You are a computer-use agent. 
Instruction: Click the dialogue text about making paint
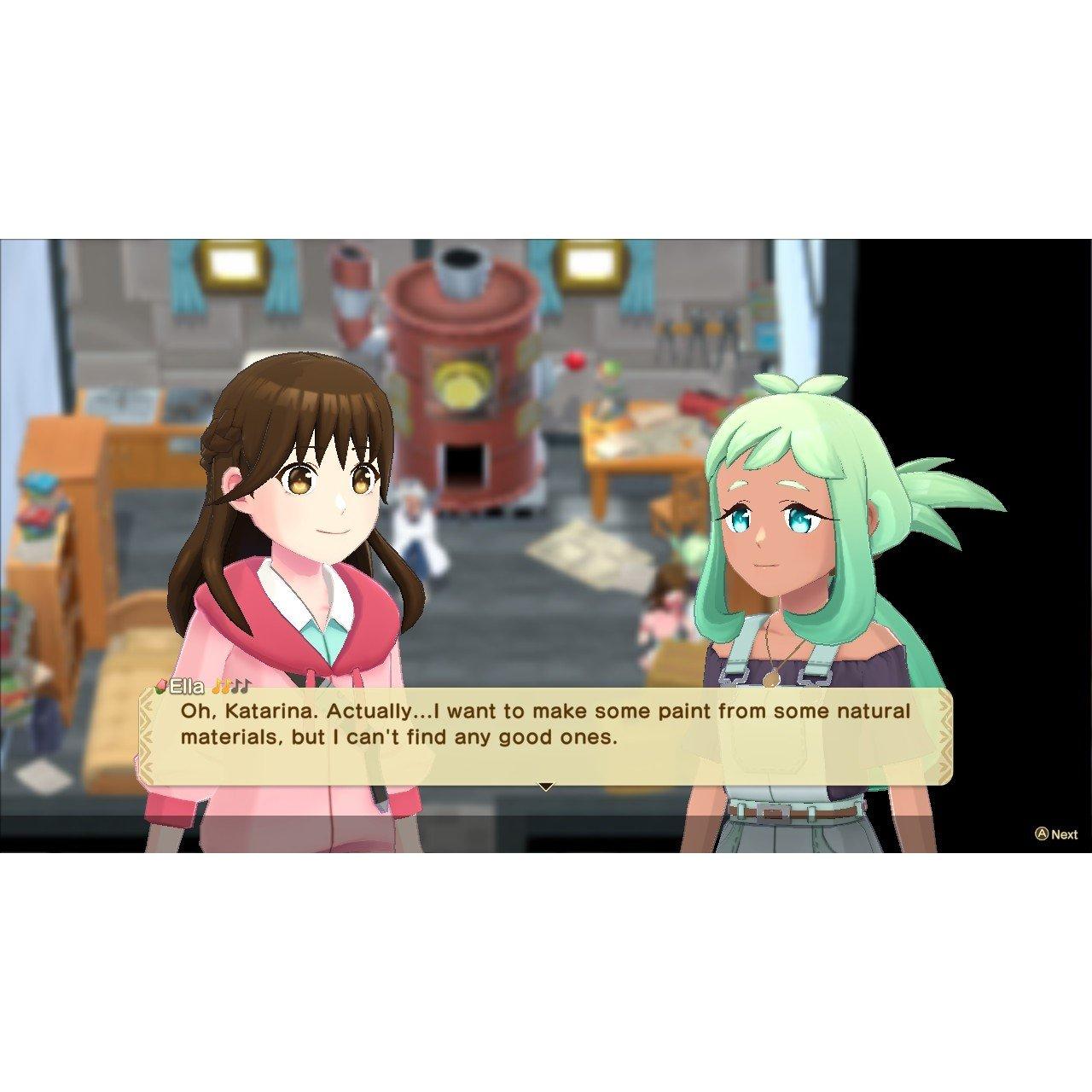(546, 723)
